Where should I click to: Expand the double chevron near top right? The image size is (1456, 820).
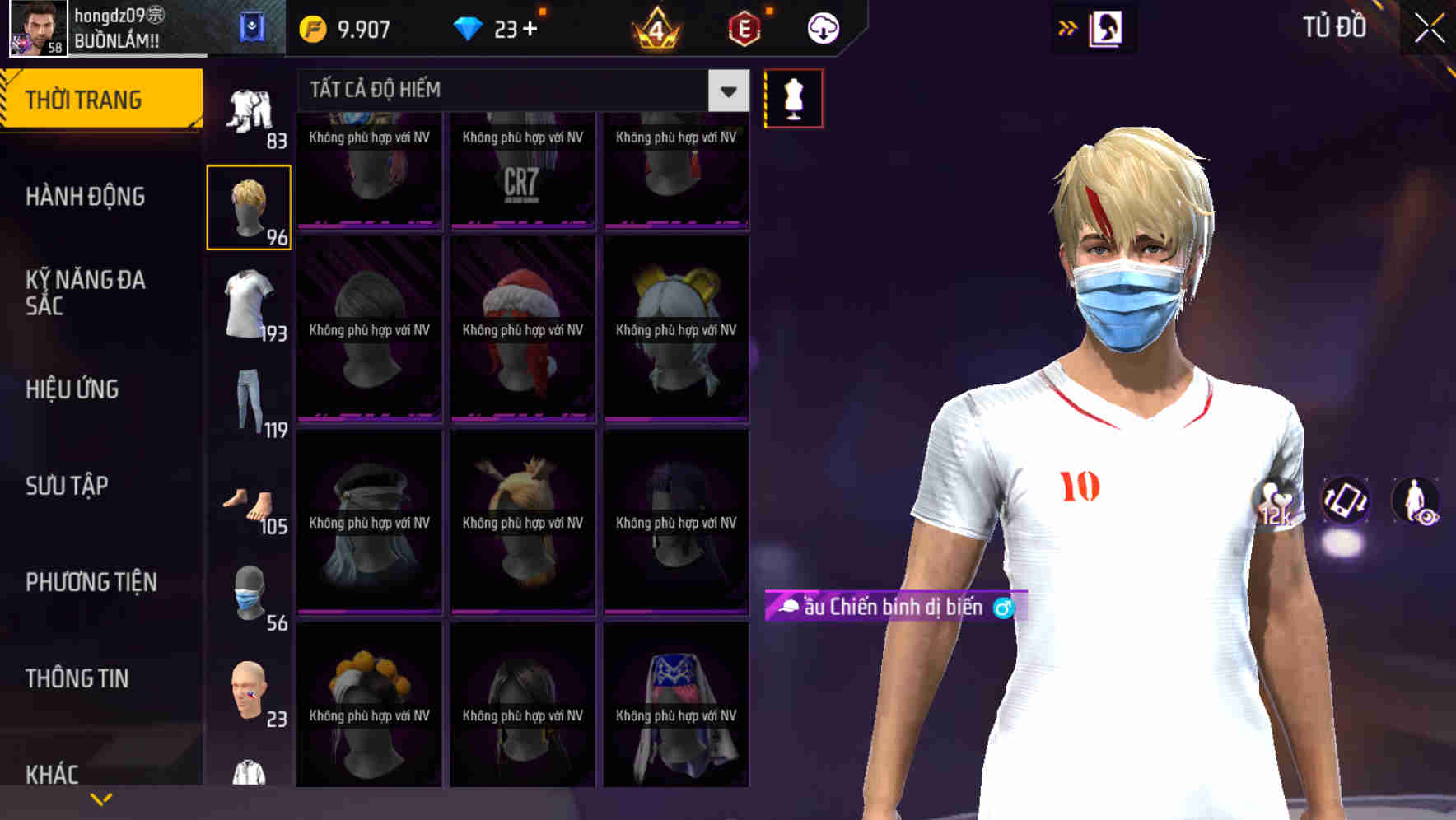pyautogui.click(x=1068, y=27)
